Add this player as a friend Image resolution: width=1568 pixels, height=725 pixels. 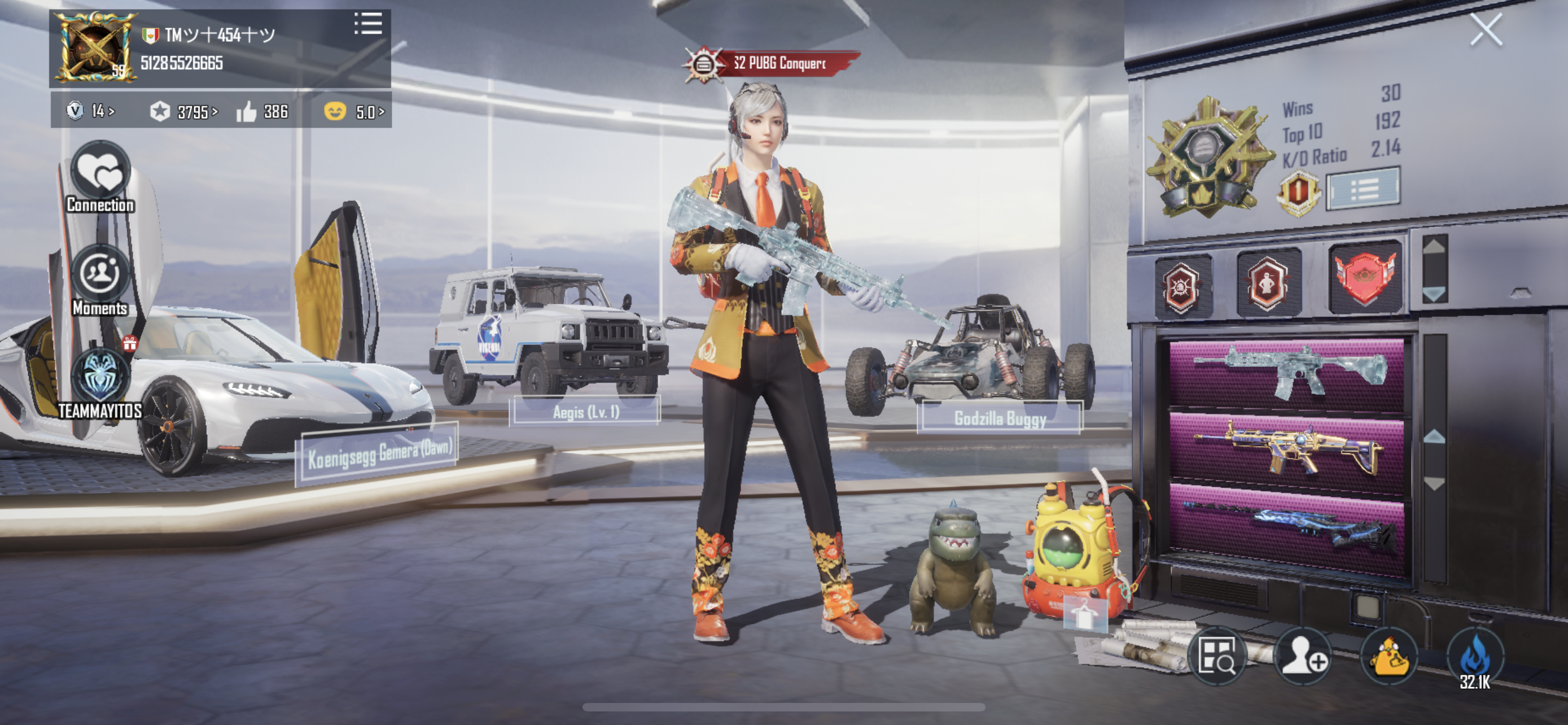click(x=1303, y=656)
